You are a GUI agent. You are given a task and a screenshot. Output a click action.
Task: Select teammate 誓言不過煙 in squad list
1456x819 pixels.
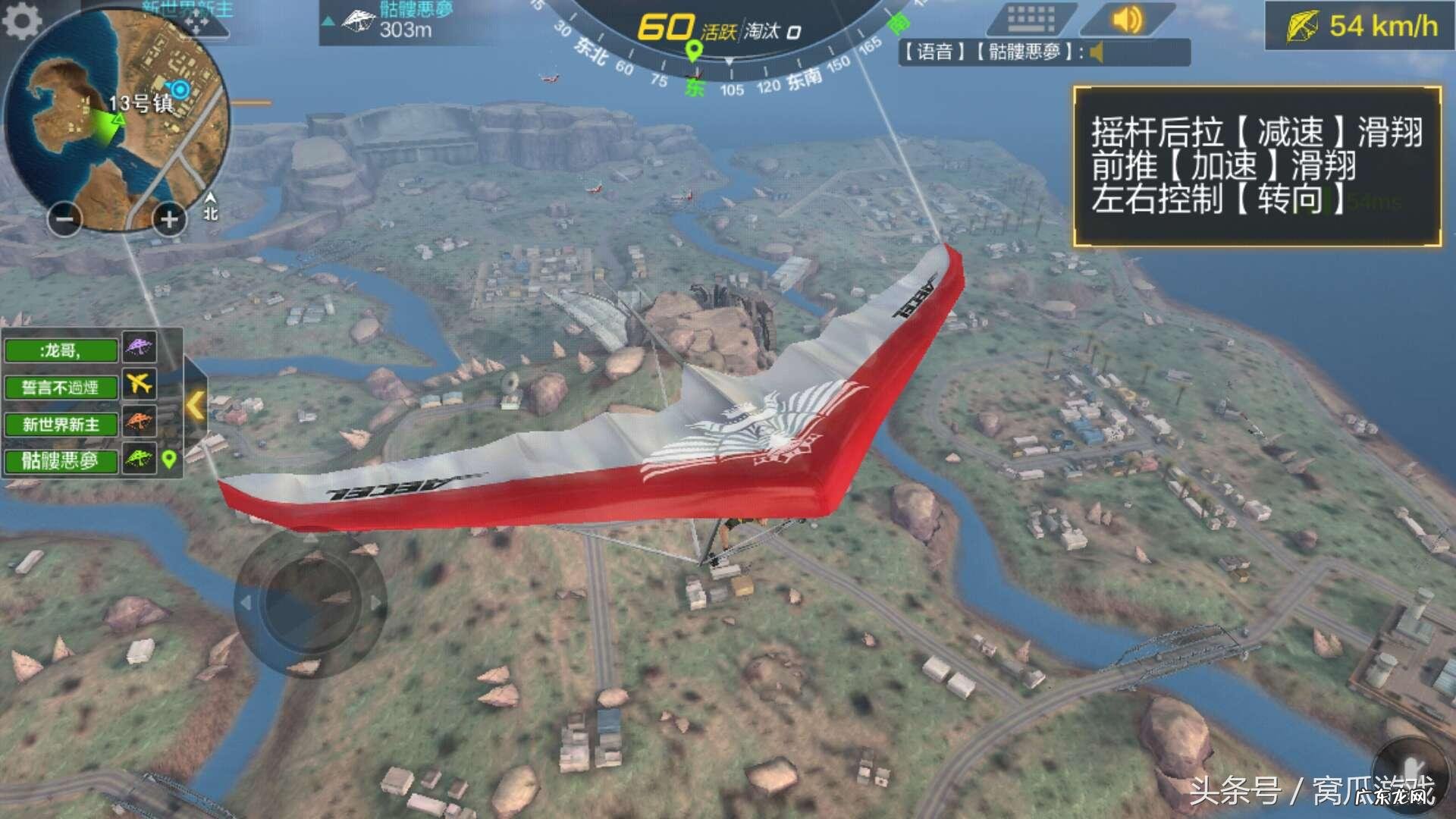pyautogui.click(x=61, y=388)
